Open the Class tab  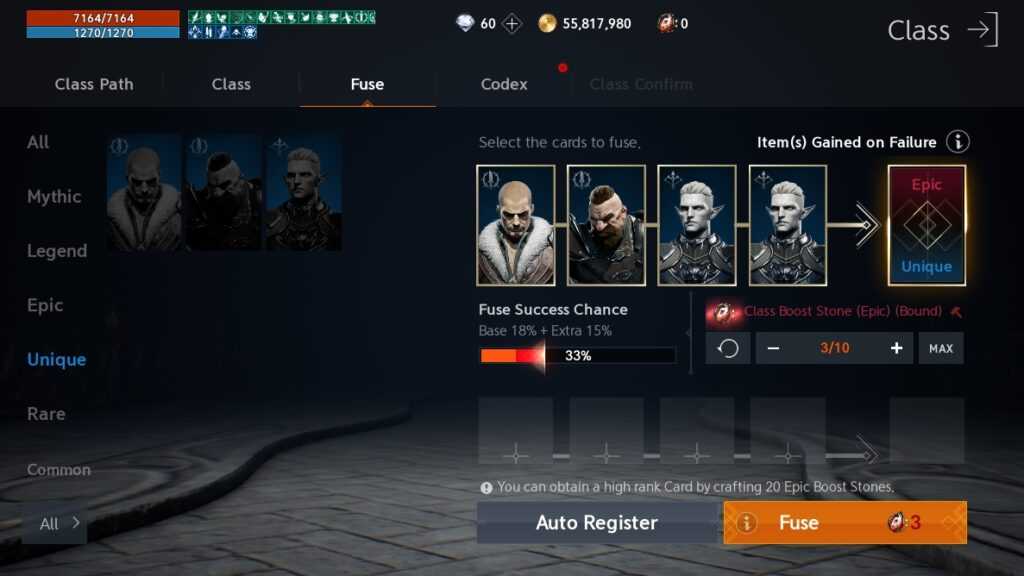231,84
